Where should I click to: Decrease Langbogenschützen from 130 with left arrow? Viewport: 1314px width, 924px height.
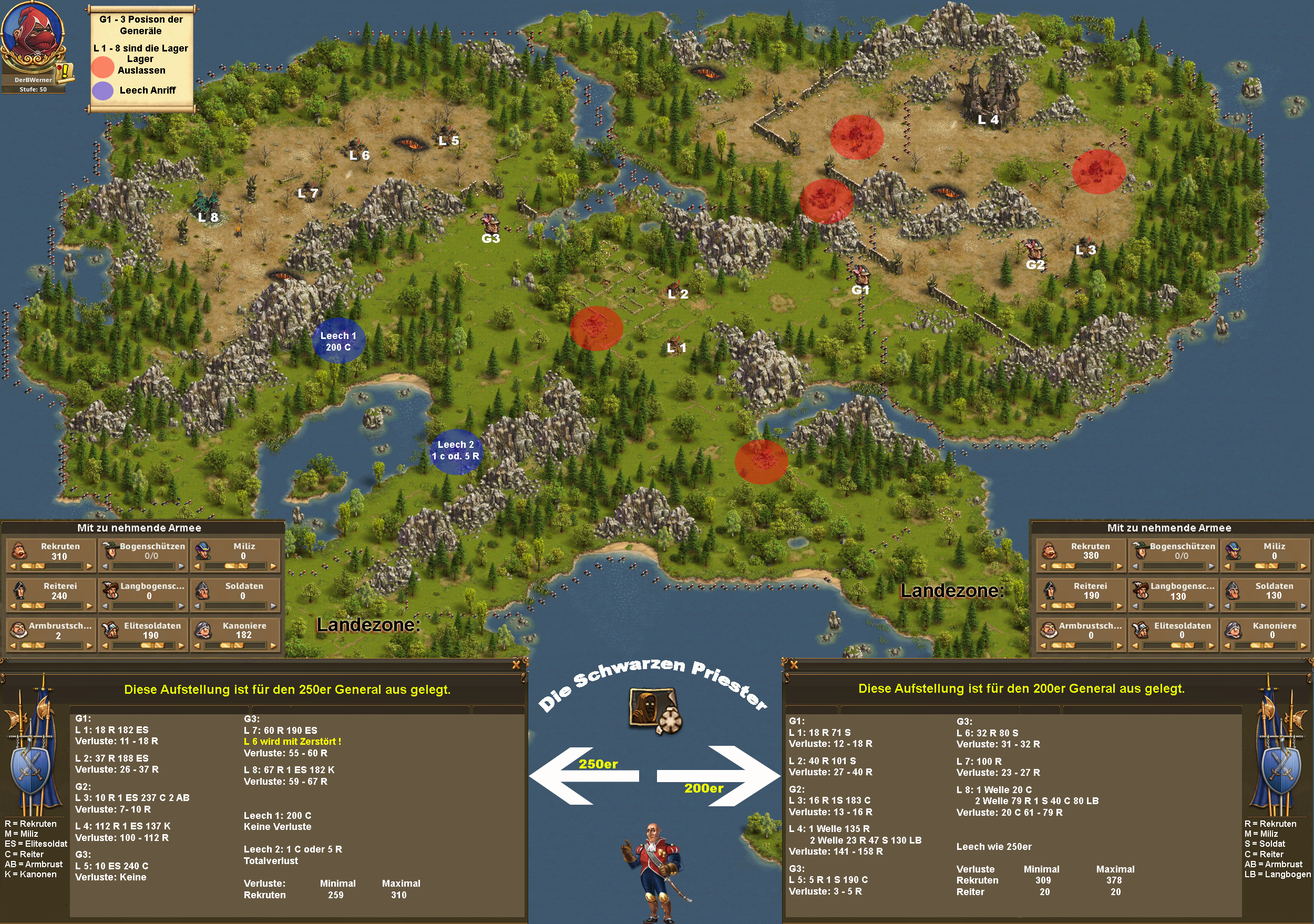1135,606
